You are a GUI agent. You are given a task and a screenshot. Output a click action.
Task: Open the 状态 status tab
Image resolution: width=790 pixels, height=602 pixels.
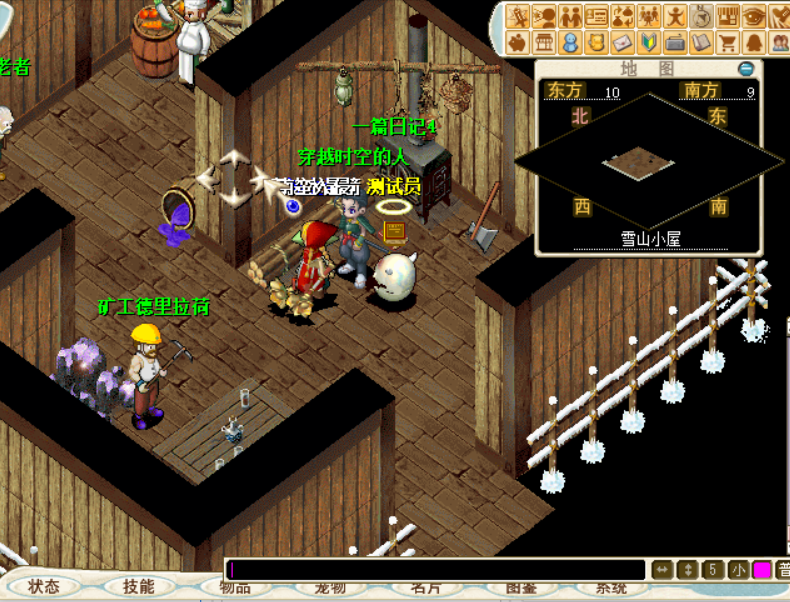[44, 586]
